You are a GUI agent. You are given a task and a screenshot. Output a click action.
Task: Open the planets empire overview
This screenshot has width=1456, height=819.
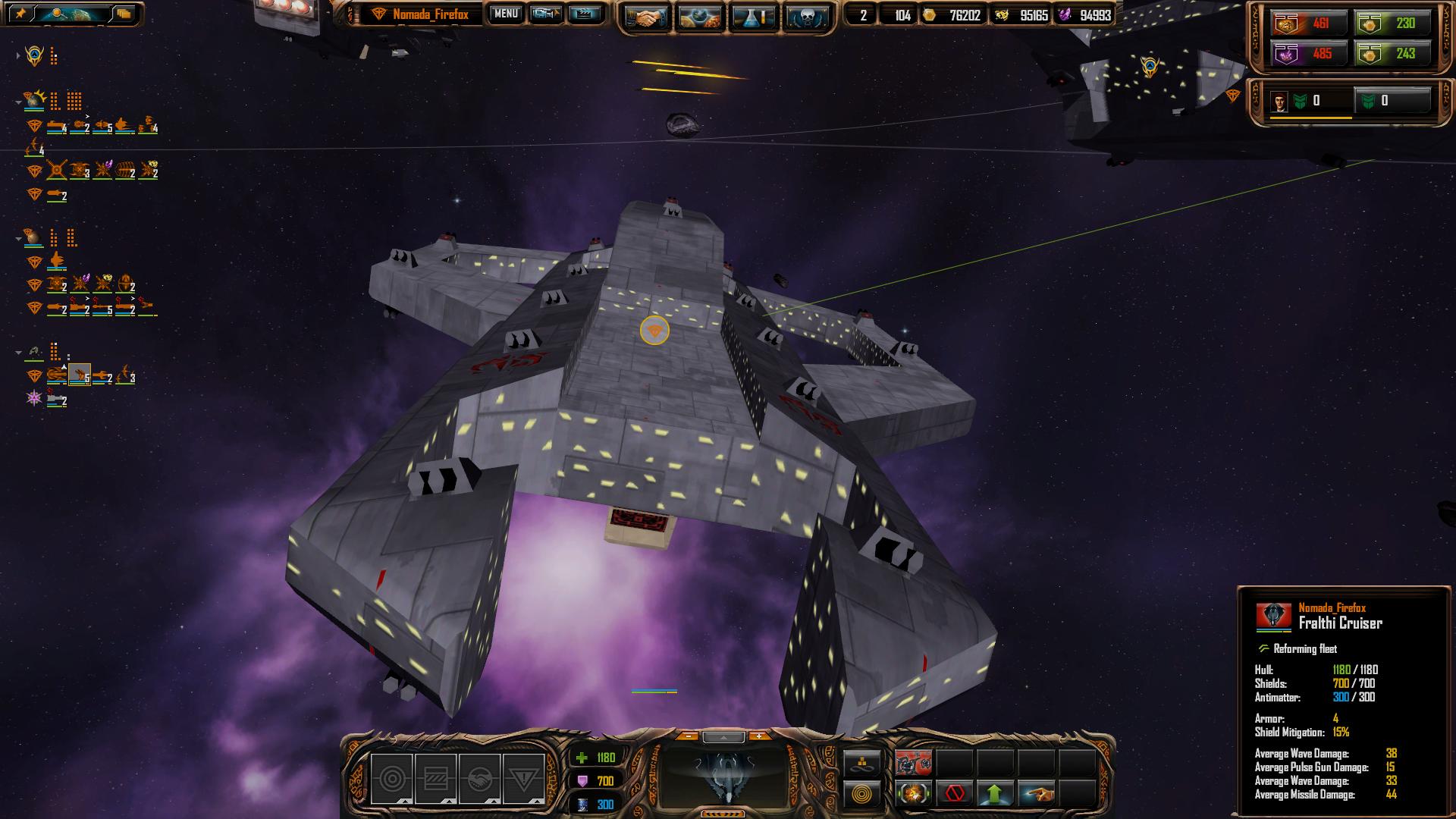pyautogui.click(x=700, y=17)
